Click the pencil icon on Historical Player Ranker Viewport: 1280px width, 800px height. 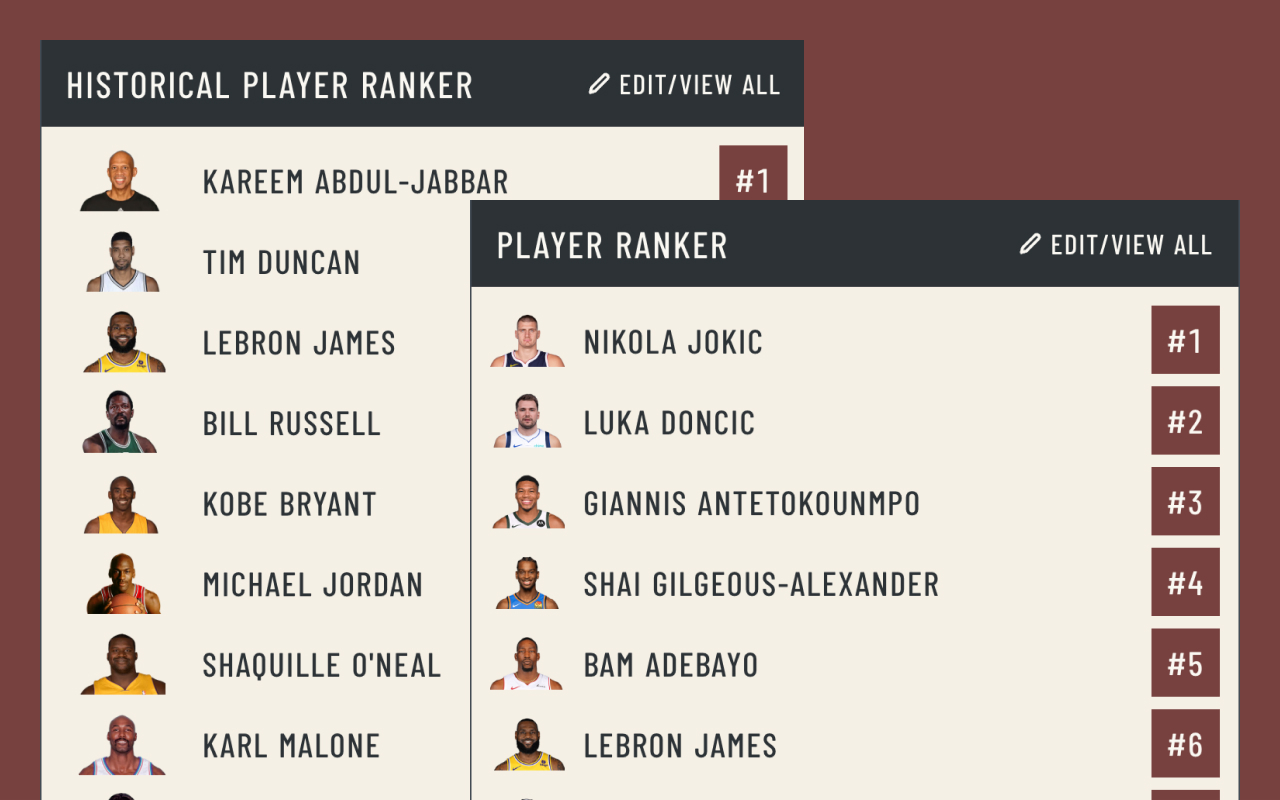point(597,85)
